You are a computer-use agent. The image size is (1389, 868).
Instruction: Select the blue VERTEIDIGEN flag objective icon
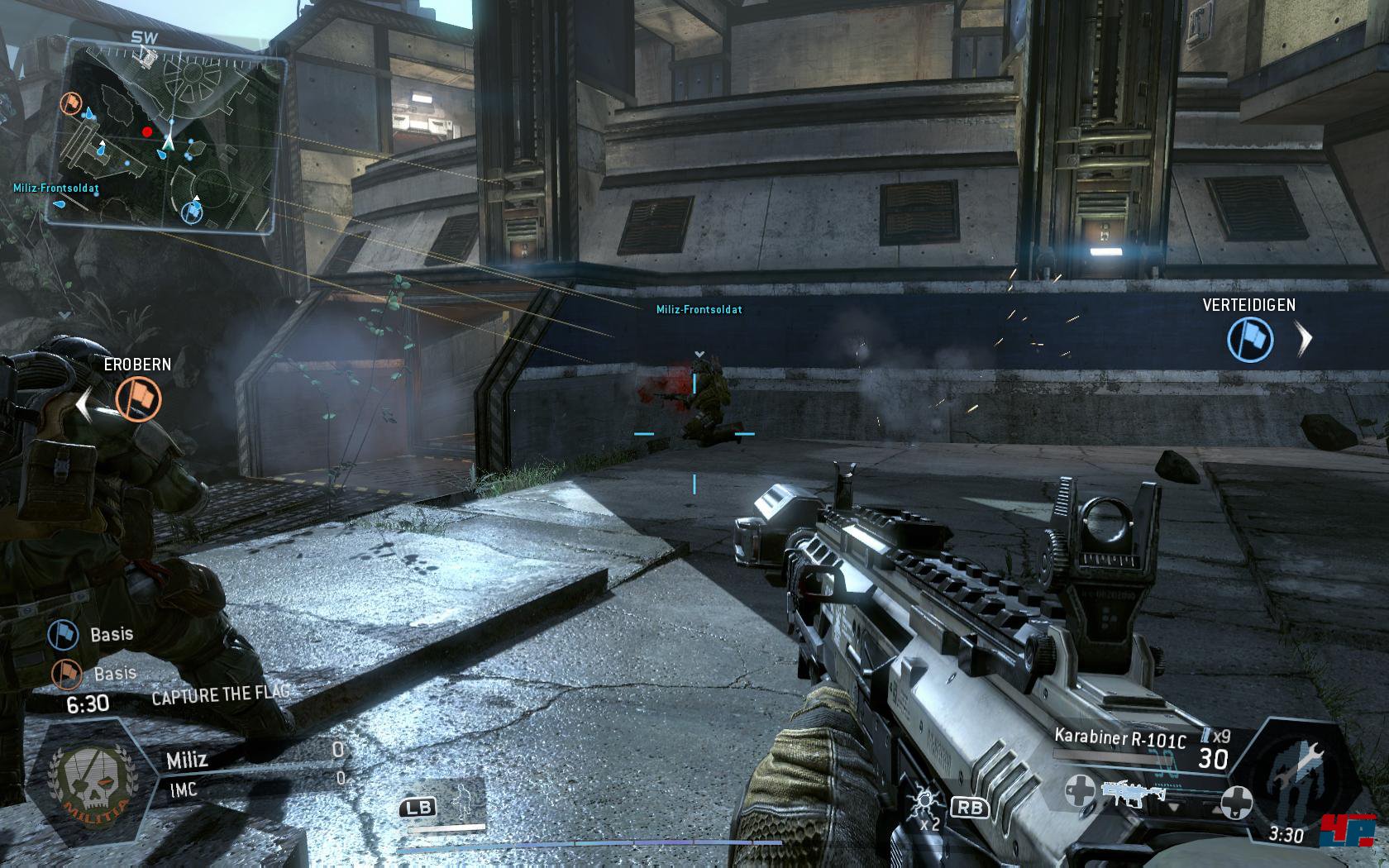tap(1249, 340)
